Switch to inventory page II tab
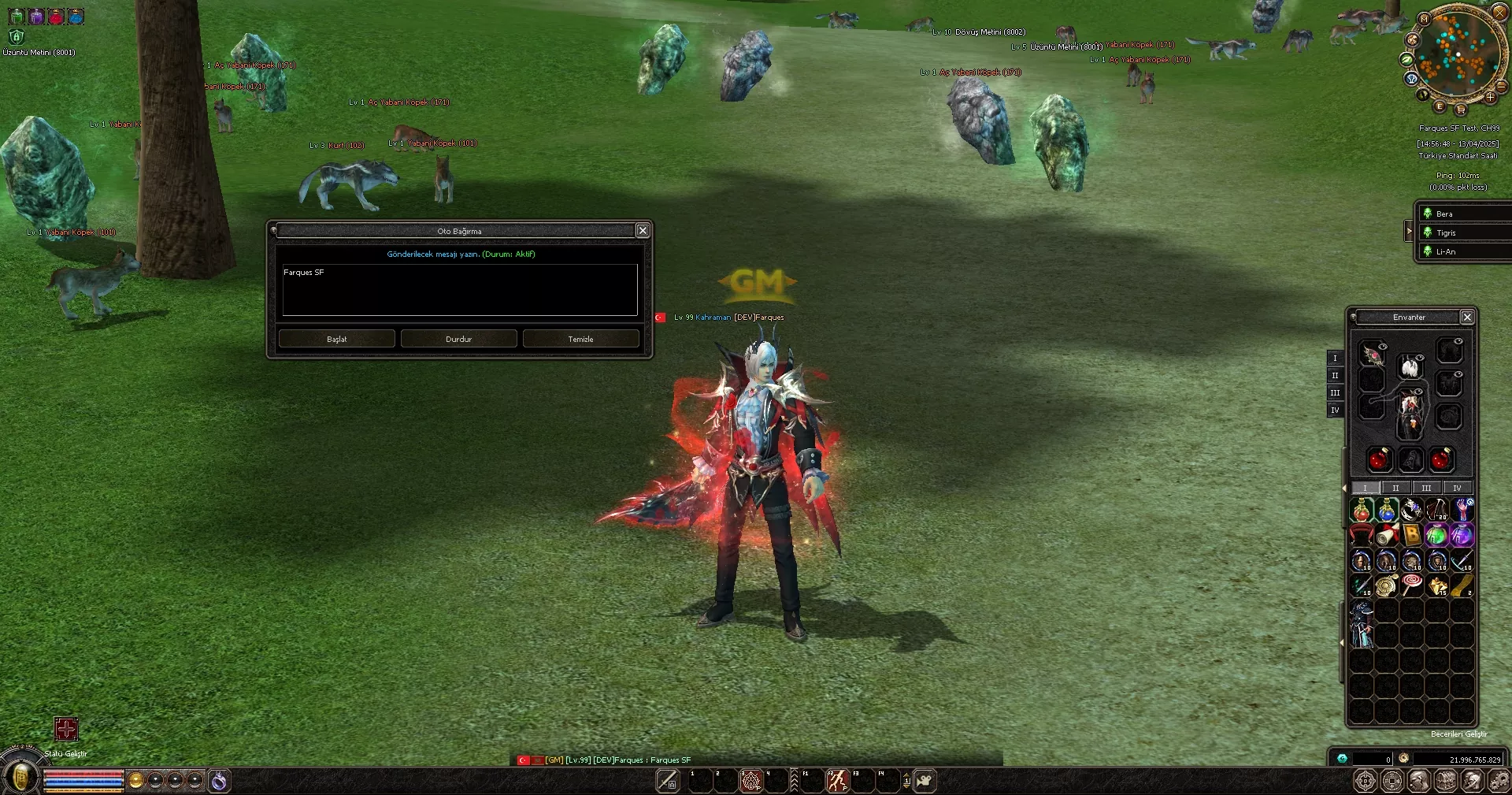1512x795 pixels. [x=1395, y=489]
